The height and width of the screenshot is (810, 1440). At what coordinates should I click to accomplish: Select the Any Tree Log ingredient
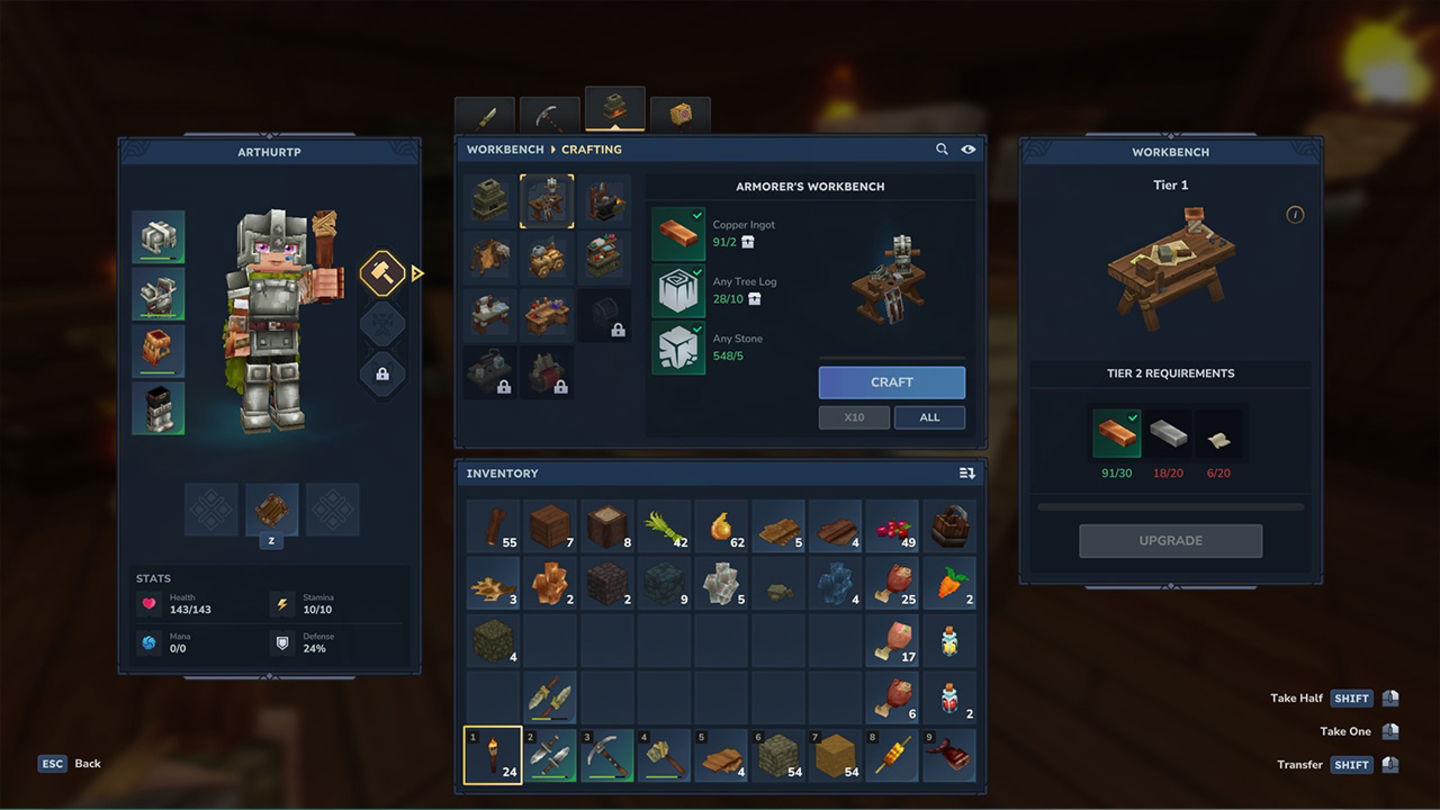(x=678, y=291)
